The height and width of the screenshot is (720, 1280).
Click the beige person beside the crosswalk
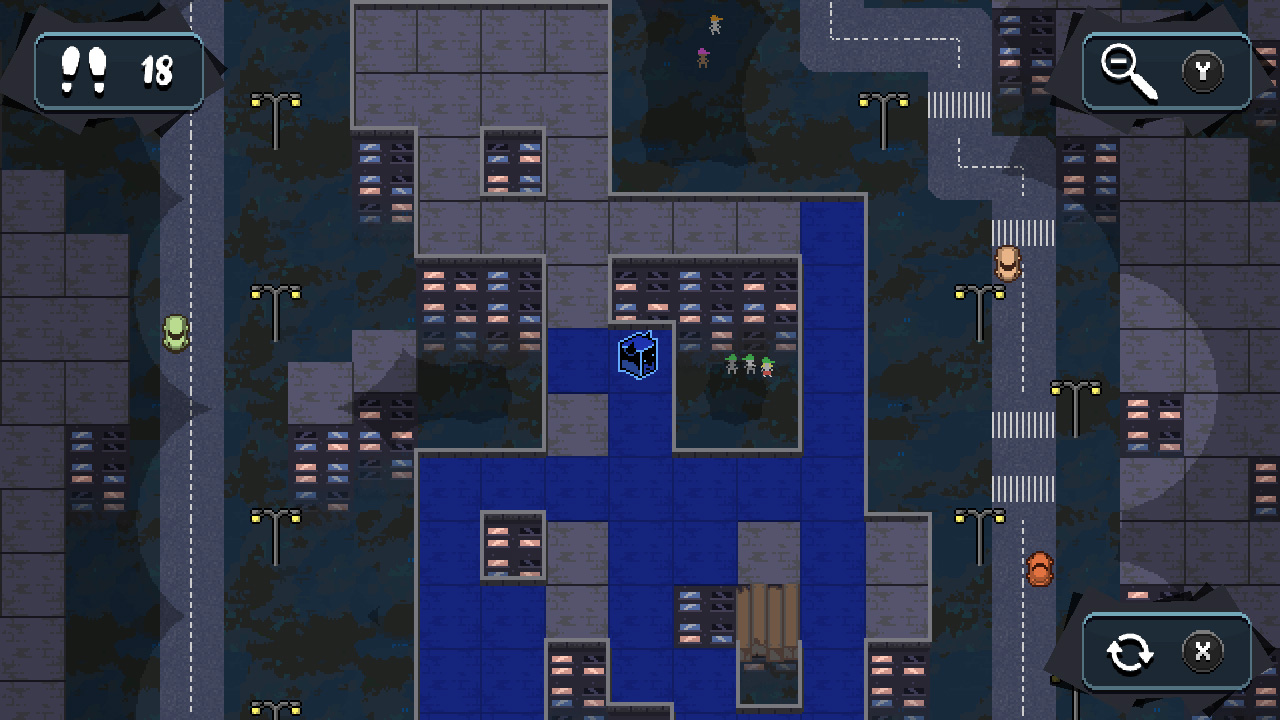pyautogui.click(x=1009, y=262)
